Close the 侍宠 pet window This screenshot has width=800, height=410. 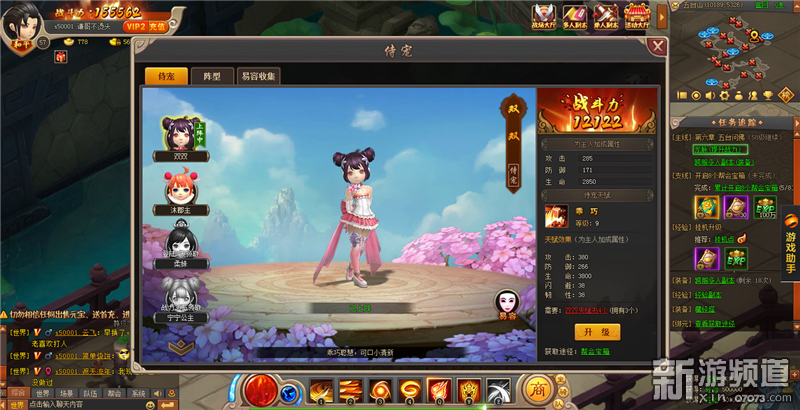[x=656, y=46]
